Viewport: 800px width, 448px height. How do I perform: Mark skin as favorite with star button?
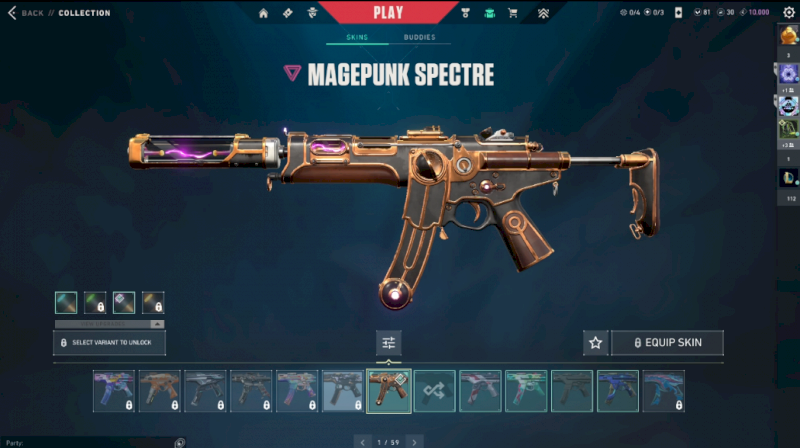pos(596,343)
